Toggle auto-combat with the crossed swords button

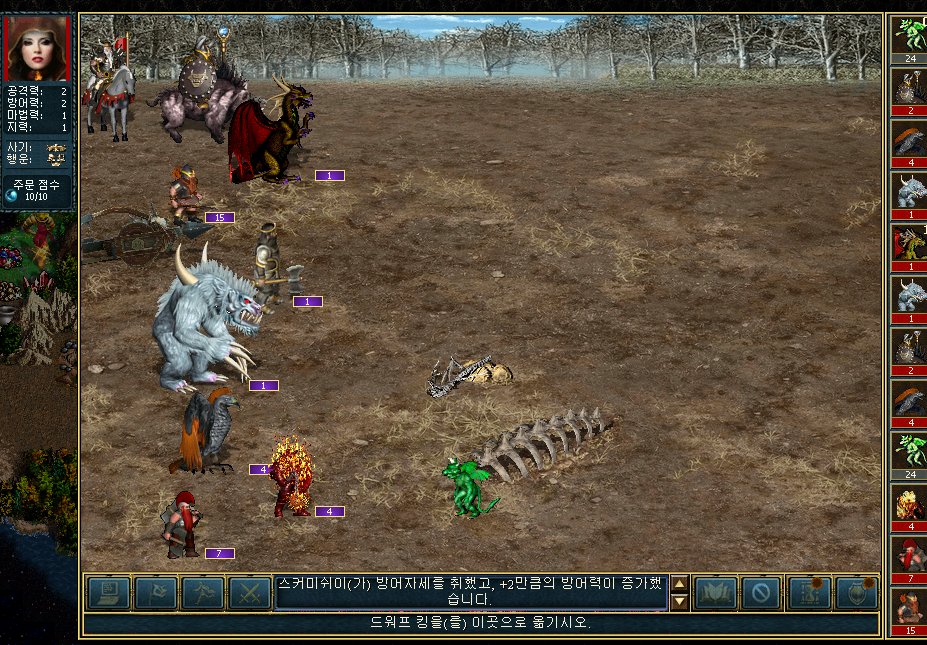pos(250,593)
